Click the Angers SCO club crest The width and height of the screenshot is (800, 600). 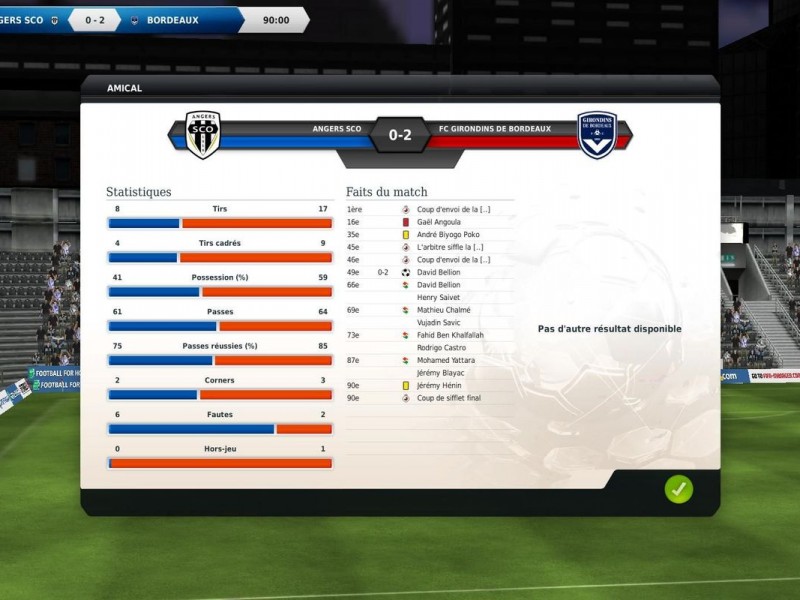203,135
